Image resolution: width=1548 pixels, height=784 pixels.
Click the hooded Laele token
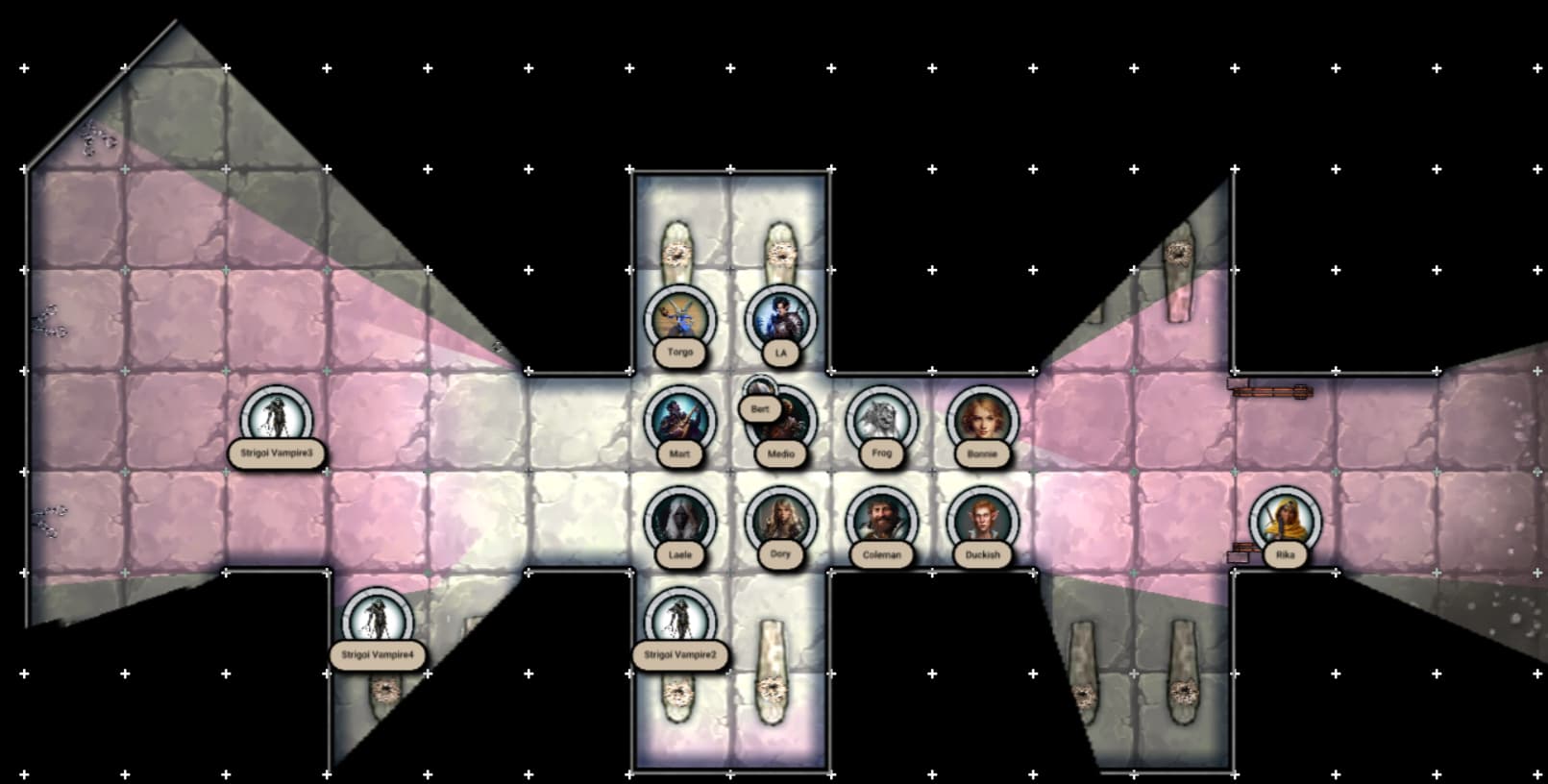(x=680, y=521)
